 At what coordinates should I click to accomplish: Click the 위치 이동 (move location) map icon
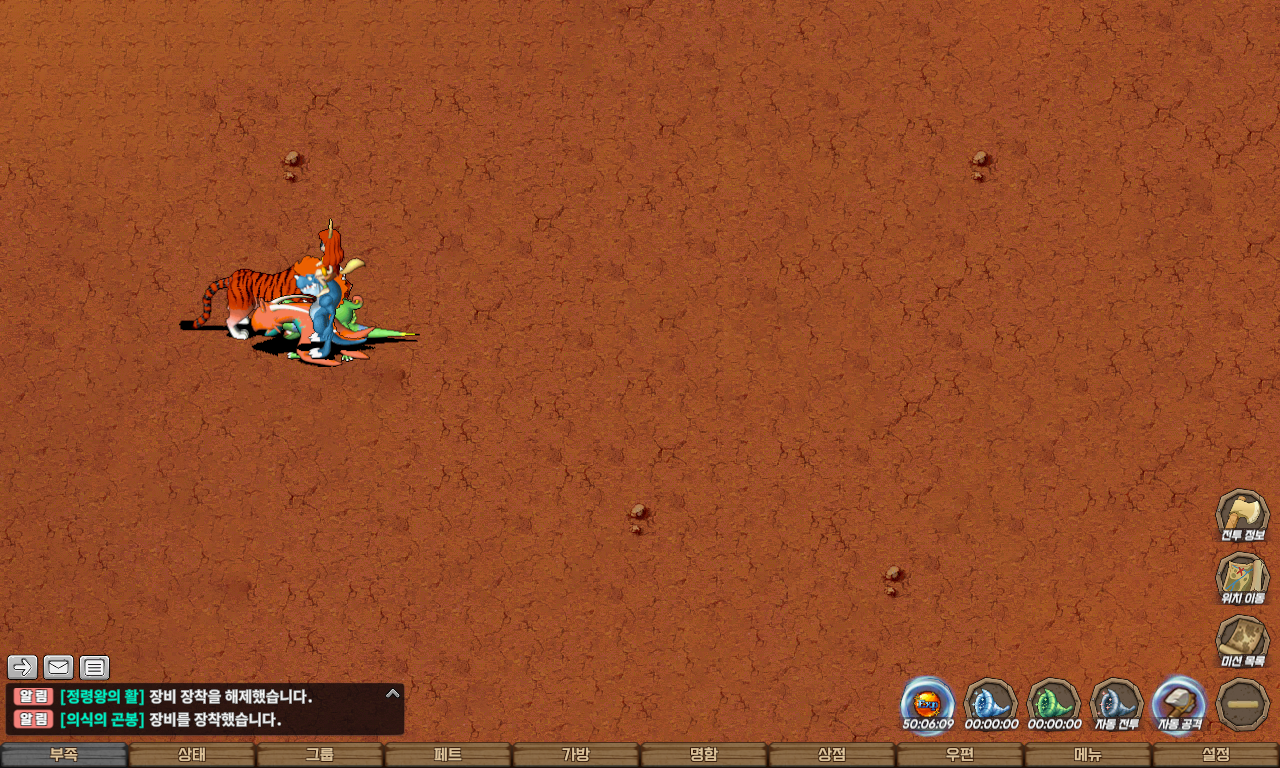[1242, 579]
